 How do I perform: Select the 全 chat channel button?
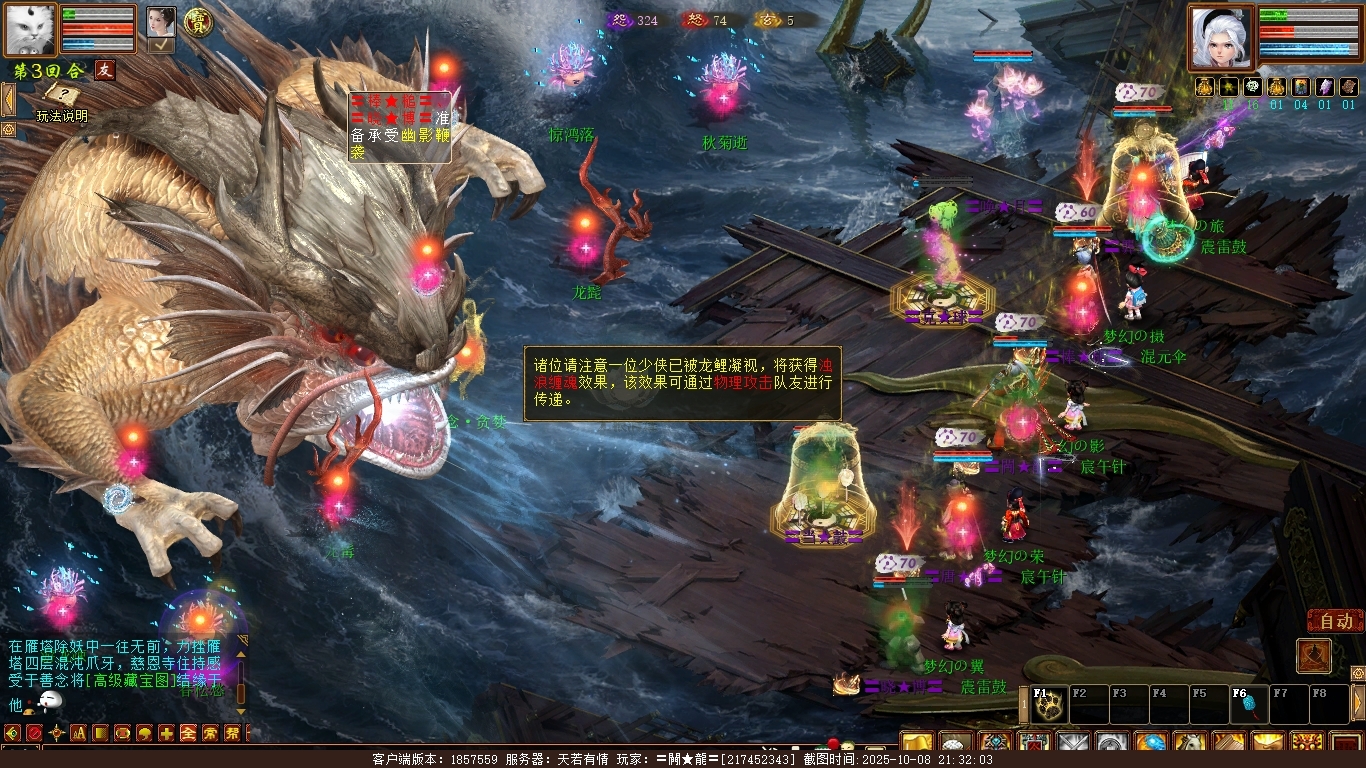tap(188, 733)
